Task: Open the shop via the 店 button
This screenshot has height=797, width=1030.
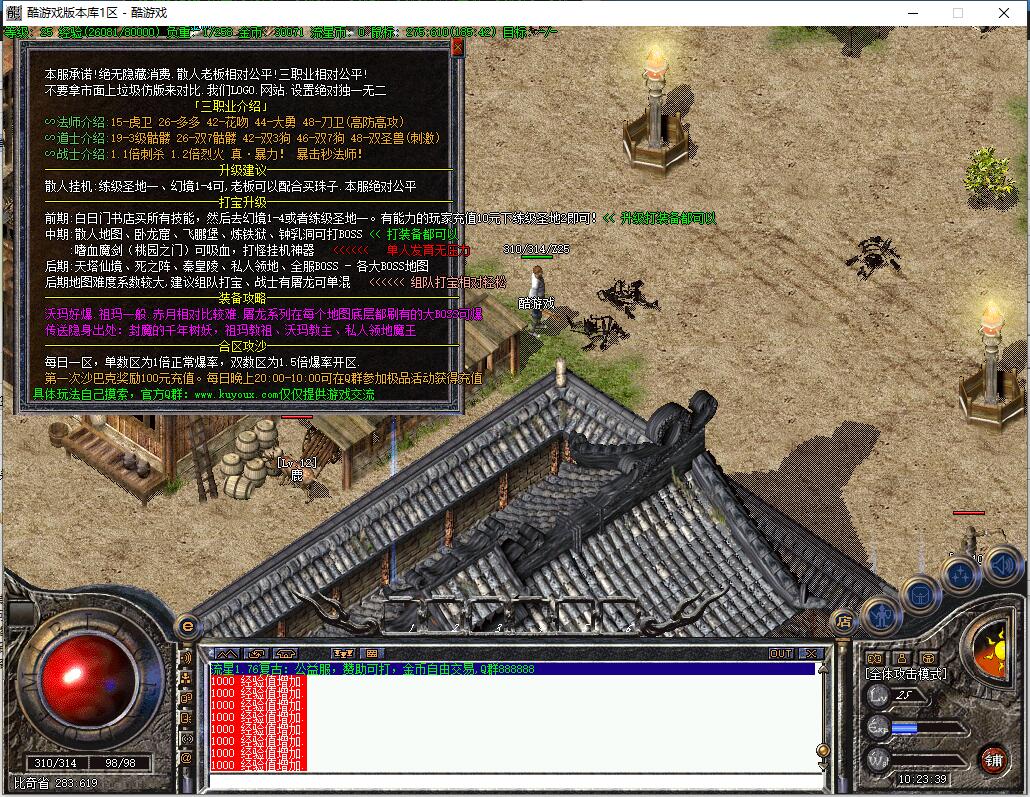Action: 843,620
